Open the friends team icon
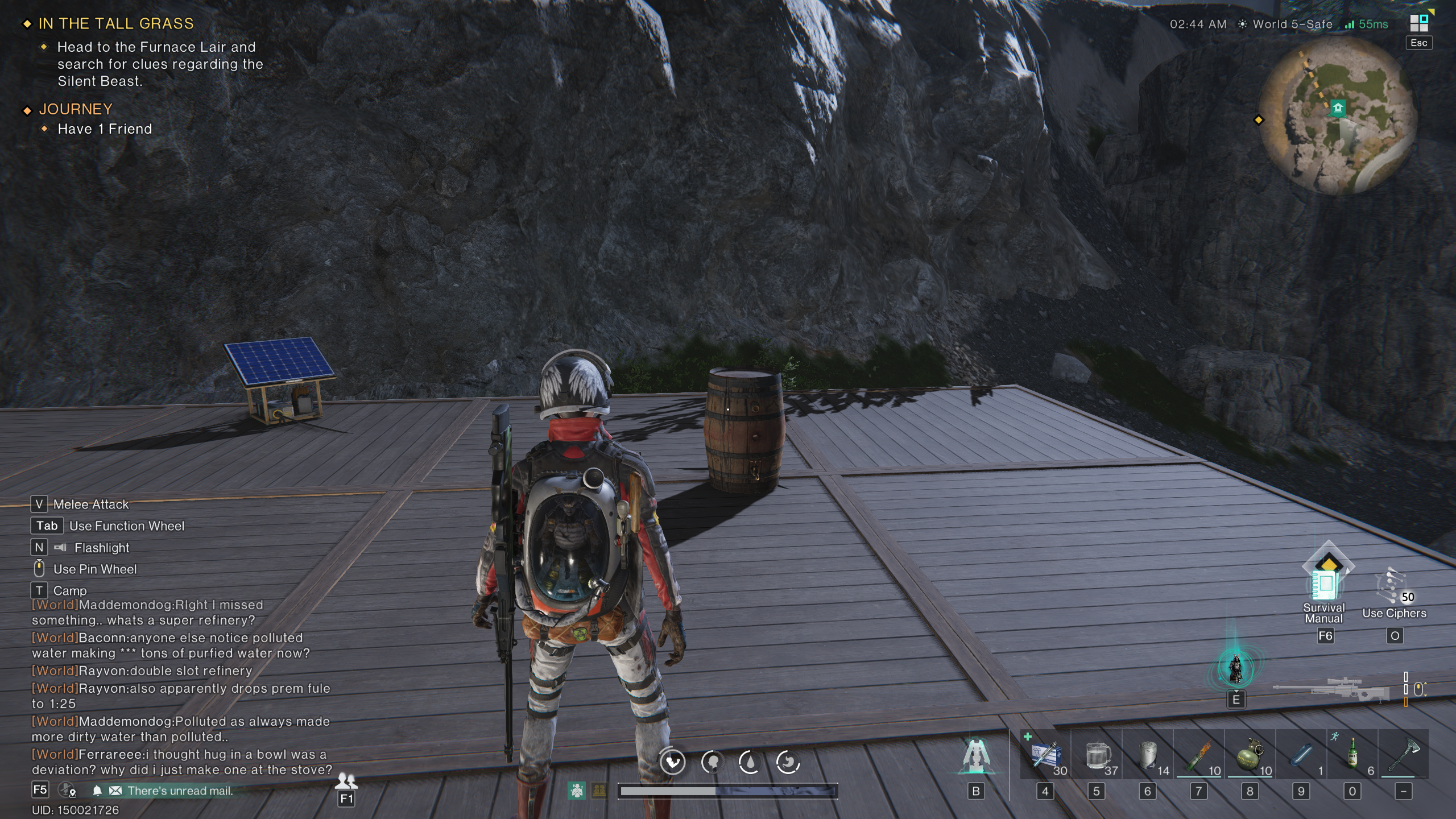 346,781
